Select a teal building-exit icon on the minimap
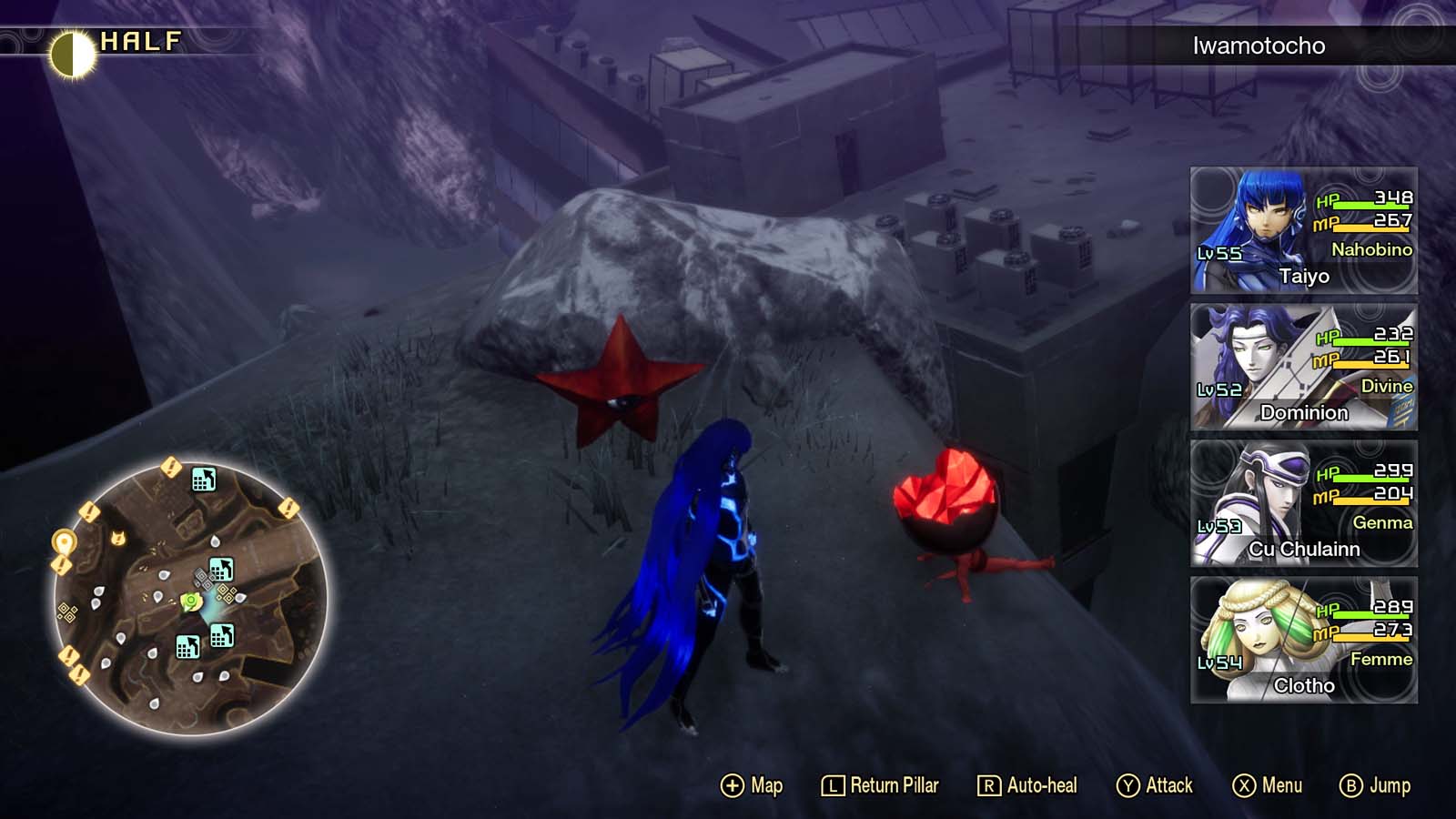This screenshot has width=1456, height=819. coord(204,480)
